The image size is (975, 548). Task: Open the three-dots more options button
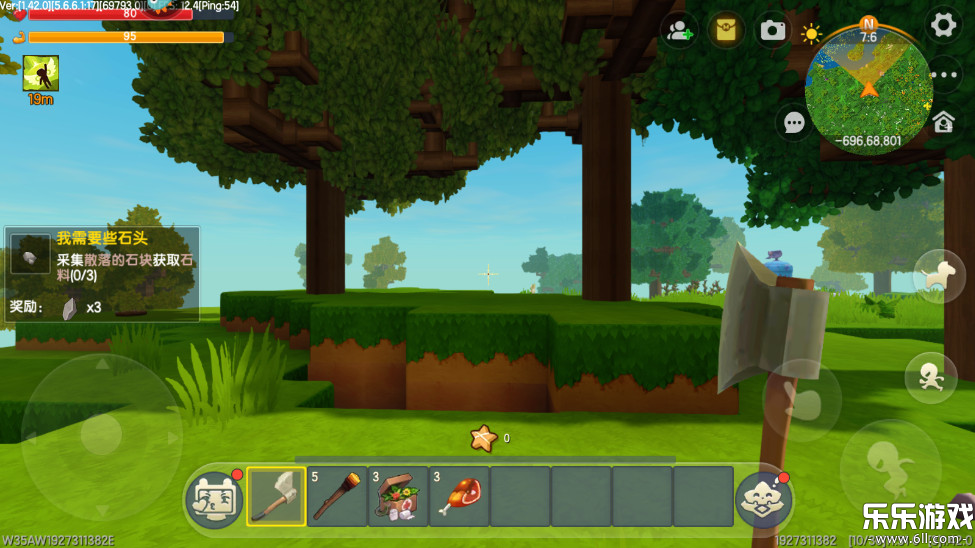[943, 75]
